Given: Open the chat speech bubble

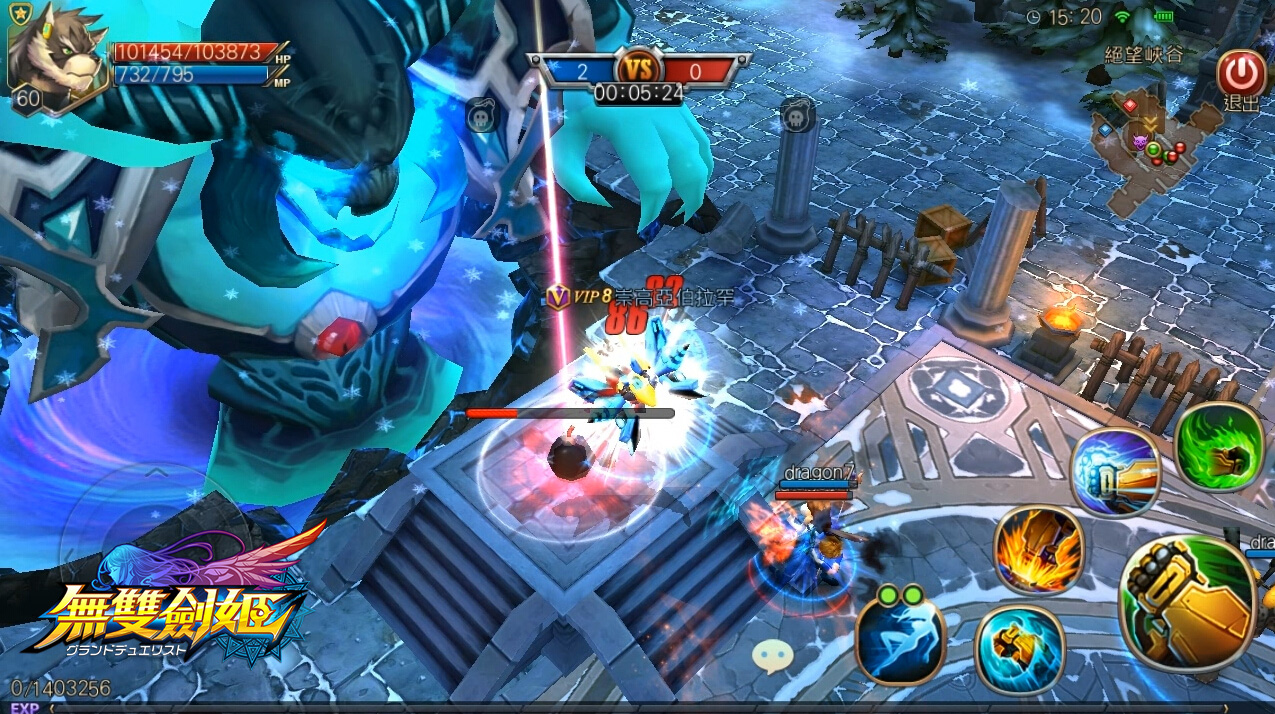Looking at the screenshot, I should [x=773, y=656].
